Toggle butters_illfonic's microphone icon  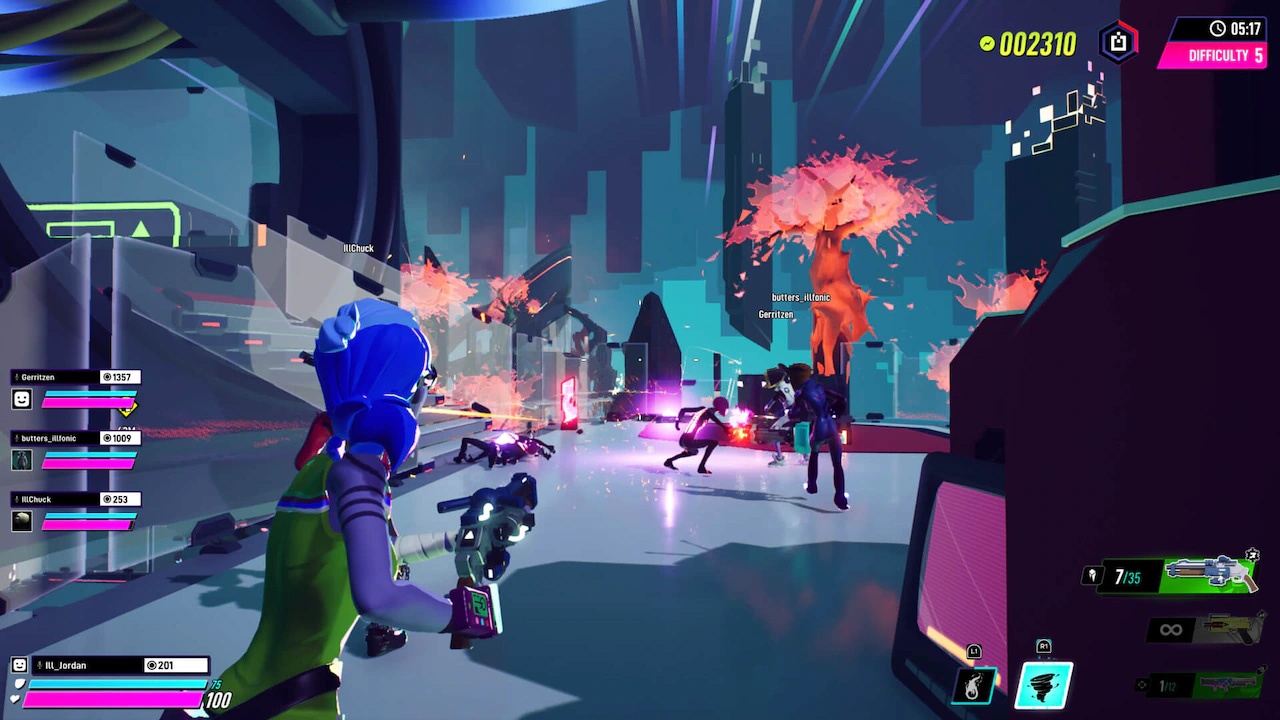pyautogui.click(x=16, y=438)
